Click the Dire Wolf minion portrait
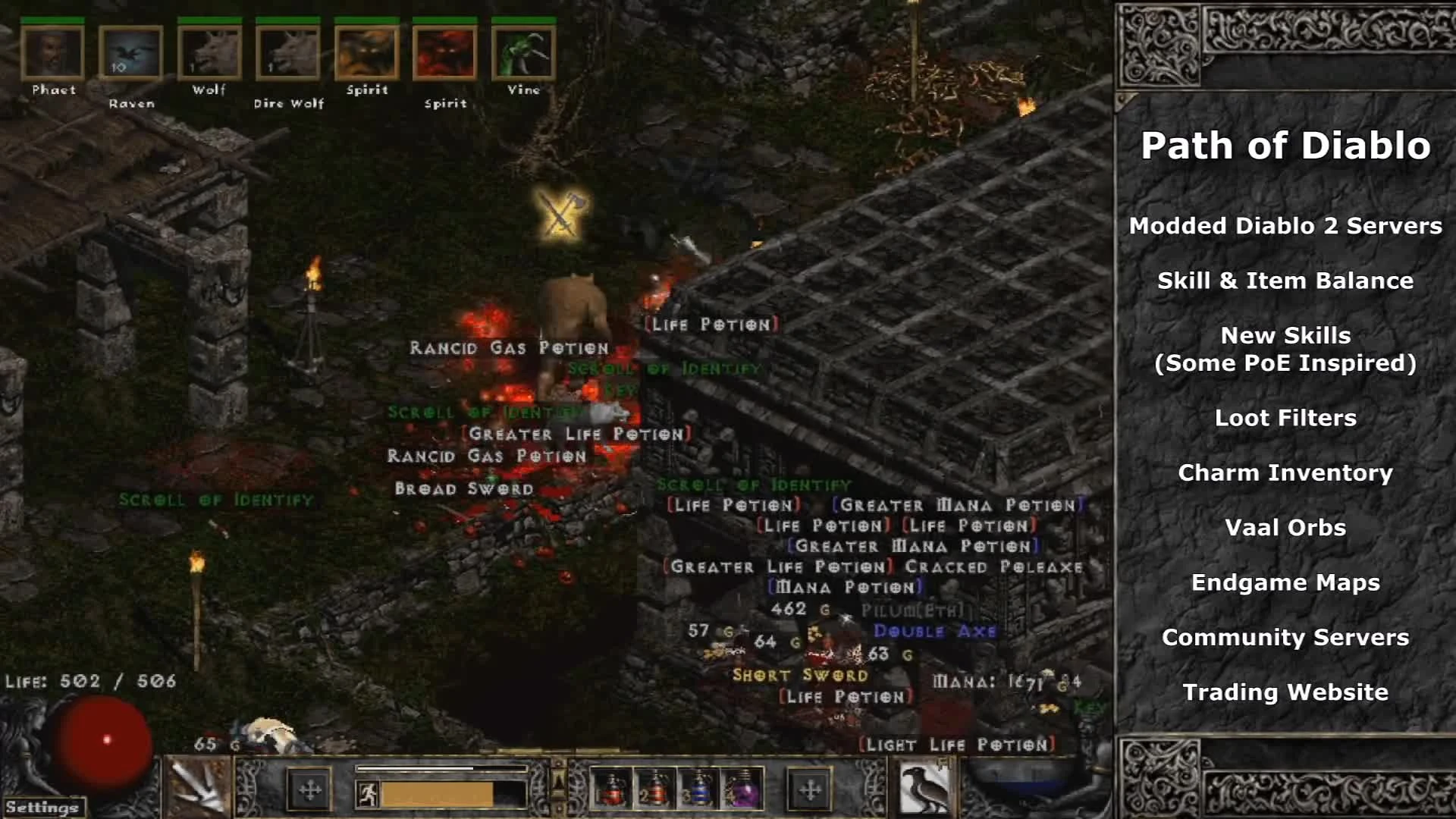This screenshot has height=819, width=1456. point(288,52)
